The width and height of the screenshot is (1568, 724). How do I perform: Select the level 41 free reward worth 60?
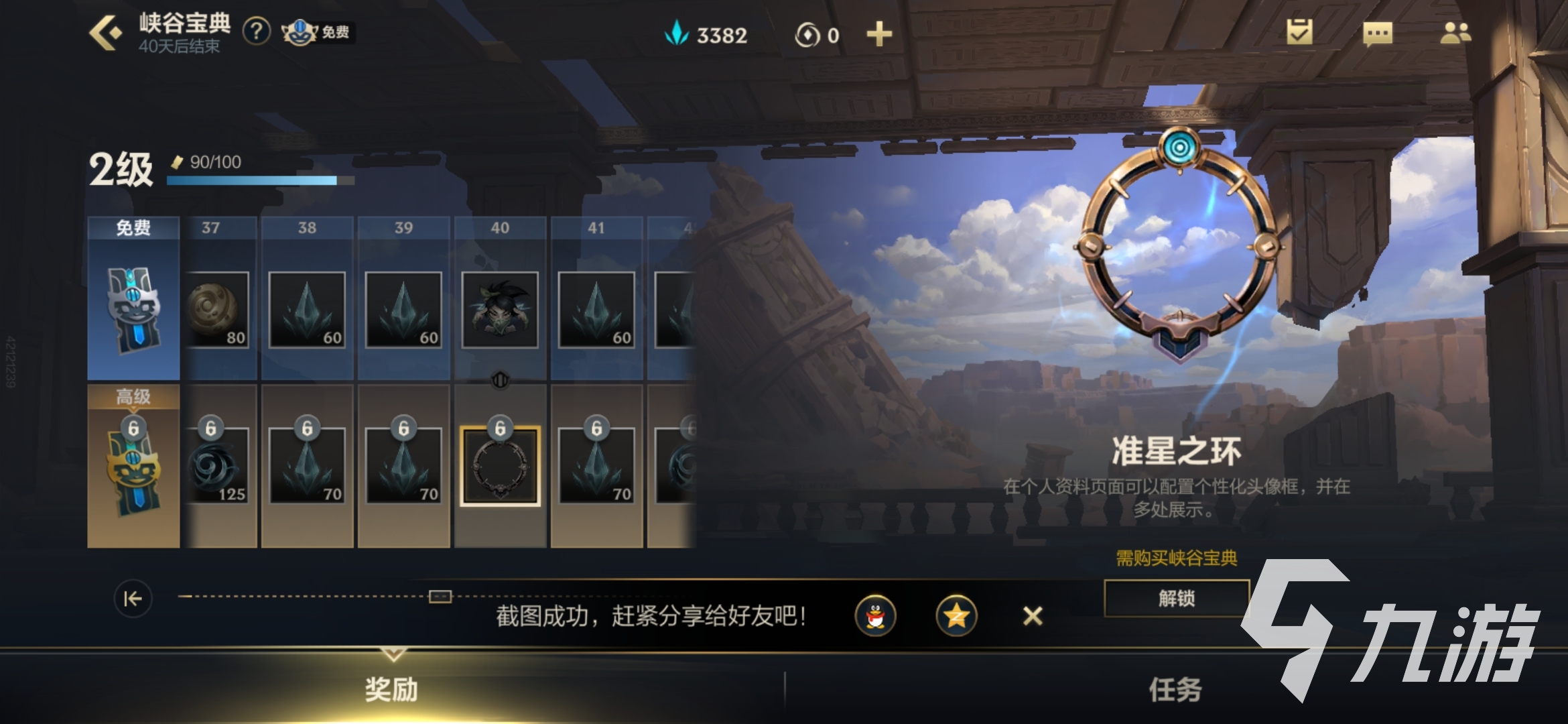click(596, 310)
